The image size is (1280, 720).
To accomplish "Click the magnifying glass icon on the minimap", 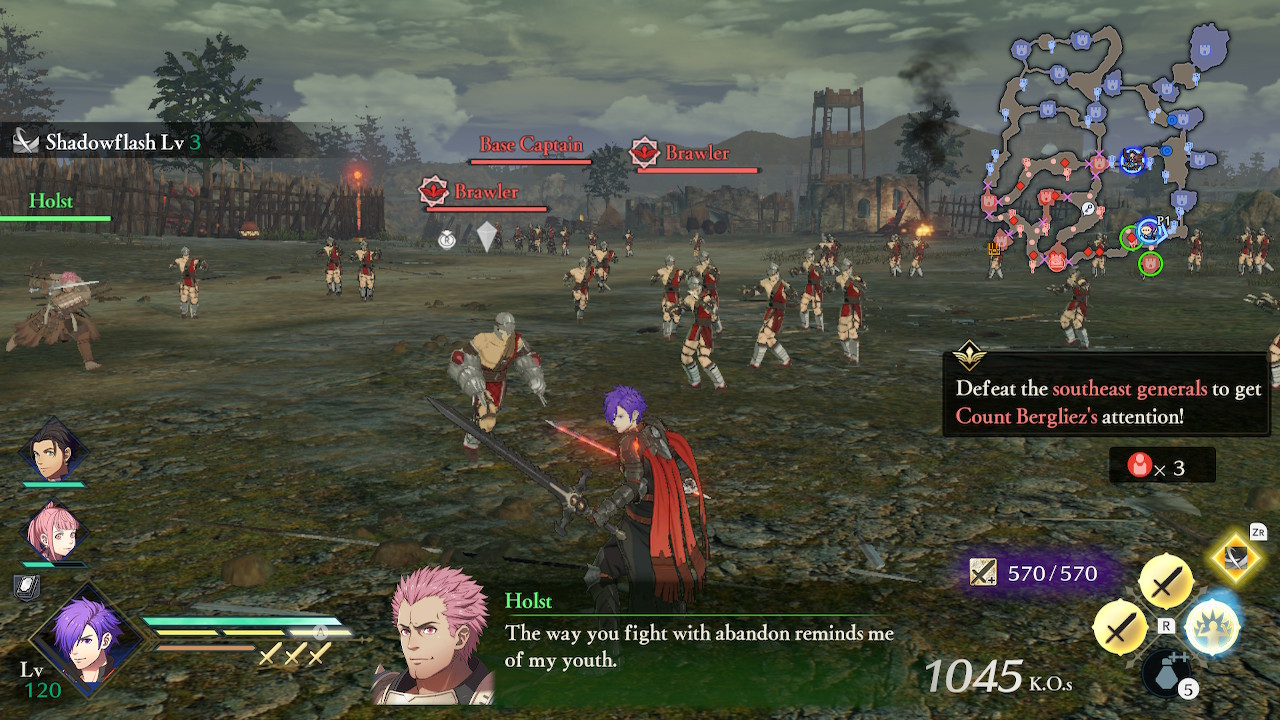I will 1088,208.
